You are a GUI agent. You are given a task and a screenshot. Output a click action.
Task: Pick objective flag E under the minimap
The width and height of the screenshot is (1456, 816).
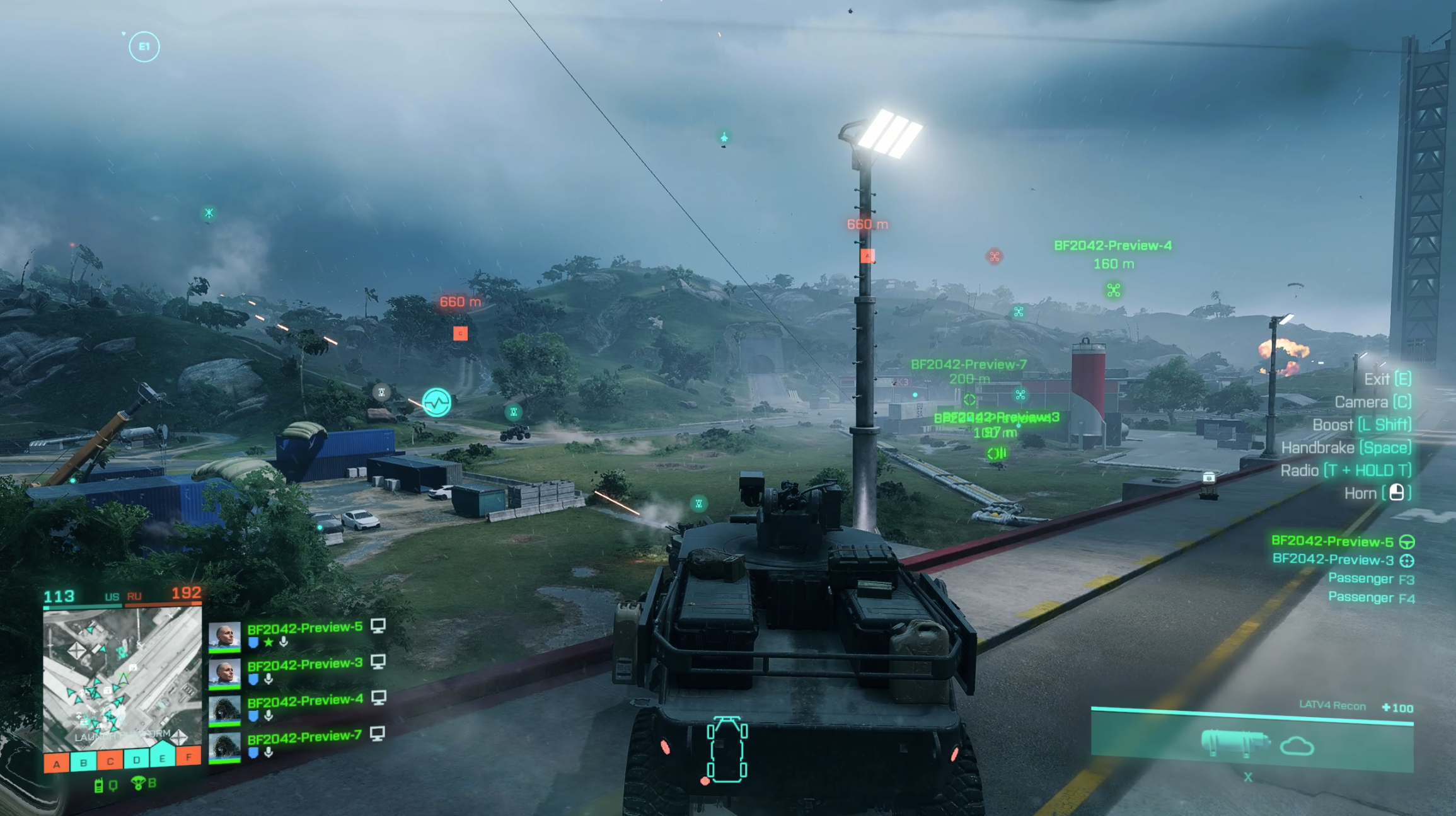tap(163, 757)
